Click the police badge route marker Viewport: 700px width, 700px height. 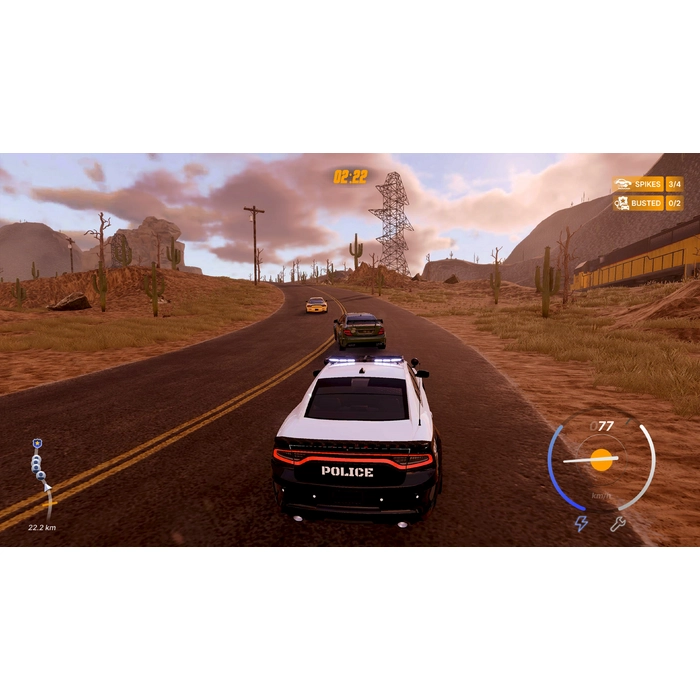37,443
